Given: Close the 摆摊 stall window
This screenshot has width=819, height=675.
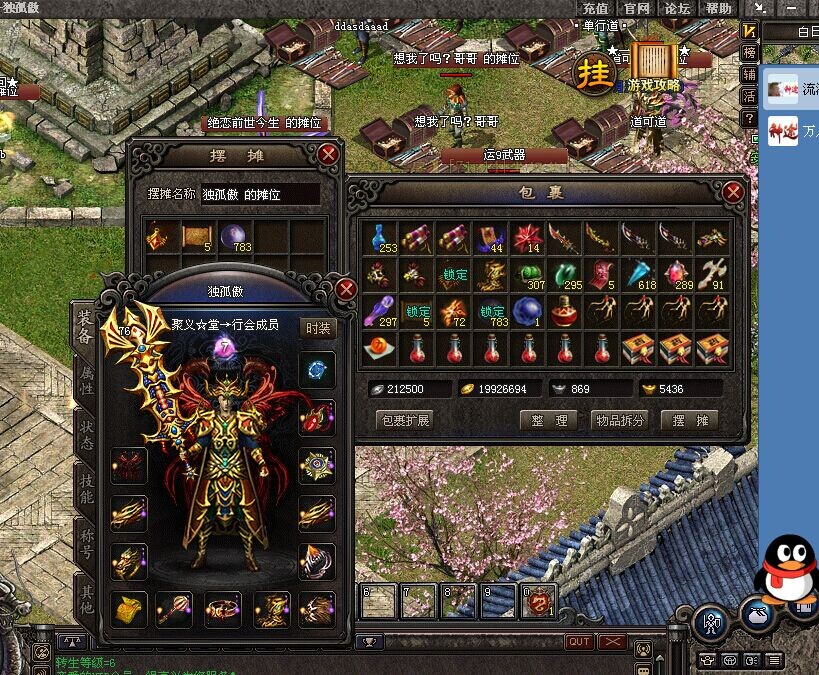Looking at the screenshot, I should (x=328, y=154).
